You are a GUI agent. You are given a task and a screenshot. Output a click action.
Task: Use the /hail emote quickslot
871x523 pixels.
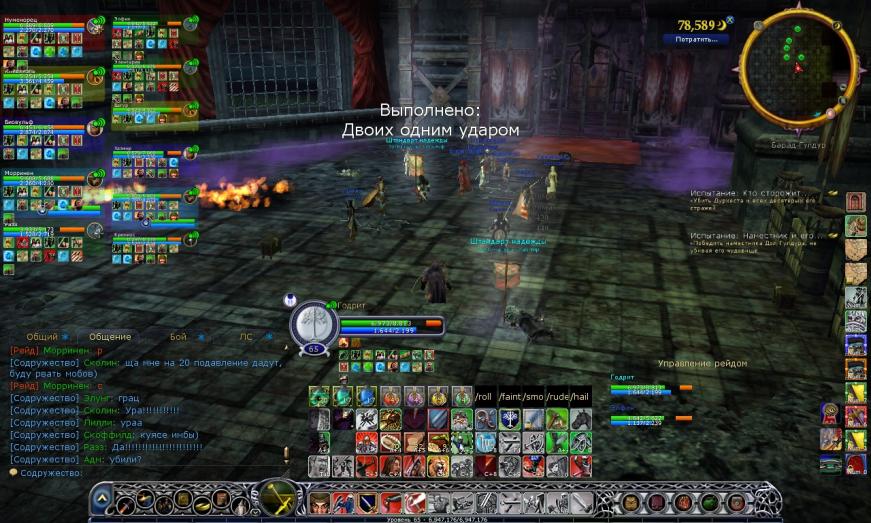(581, 397)
